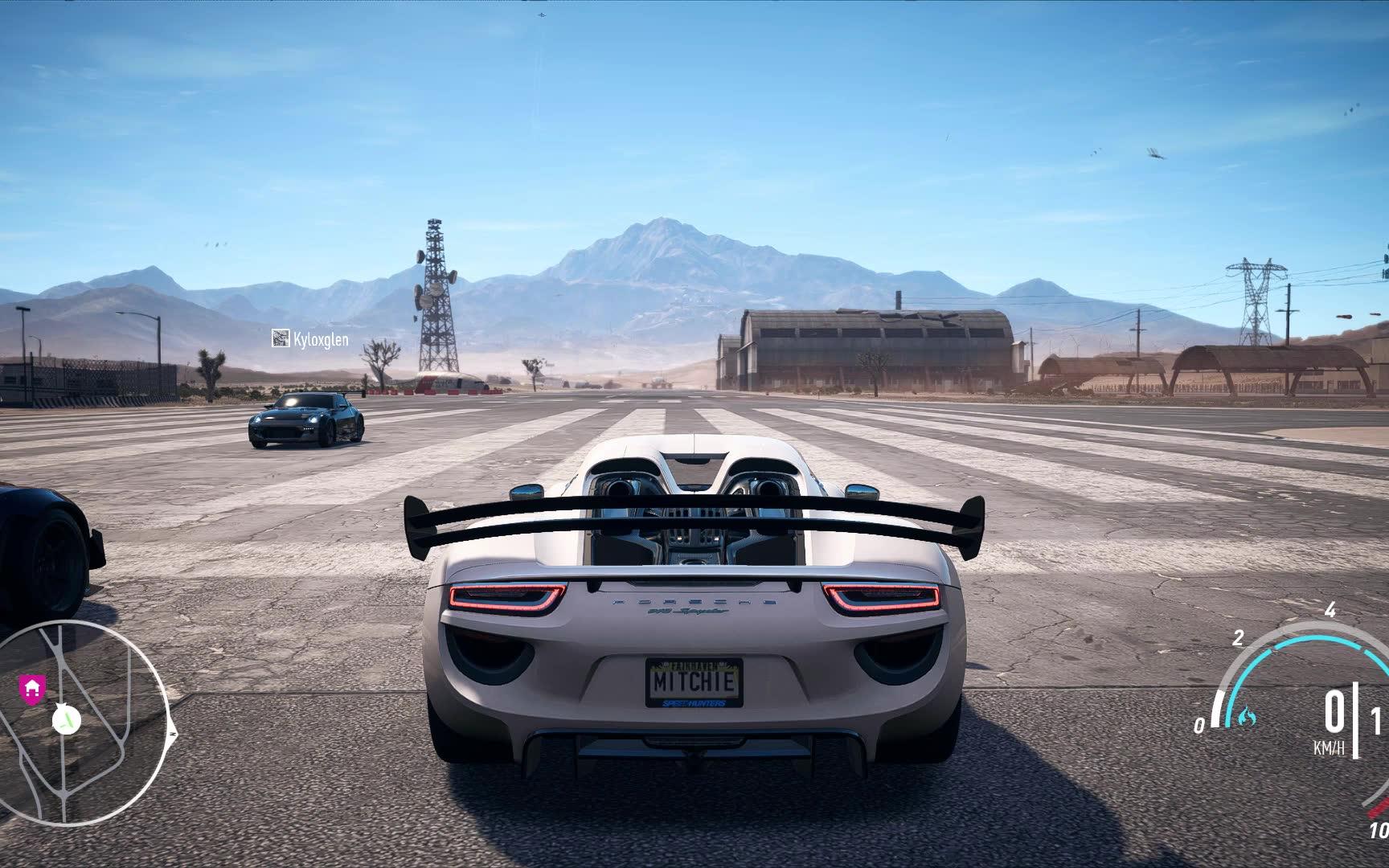Click the Kyloxglen player name tag
Viewport: 1389px width, 868px height.
[x=311, y=339]
